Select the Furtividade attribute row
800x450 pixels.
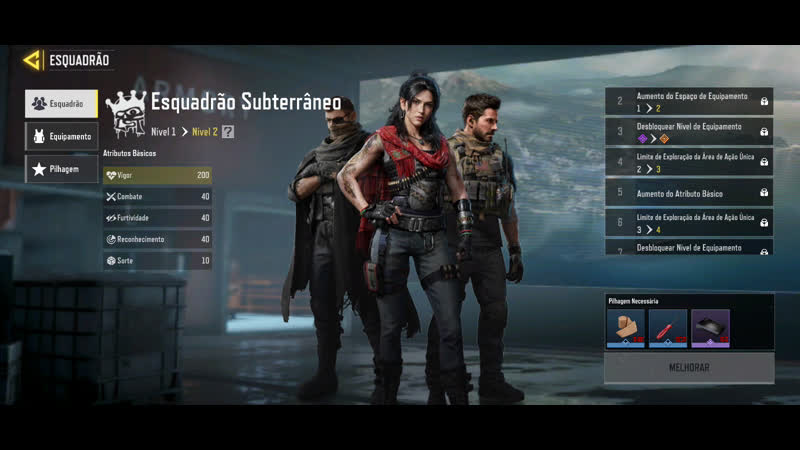click(157, 218)
